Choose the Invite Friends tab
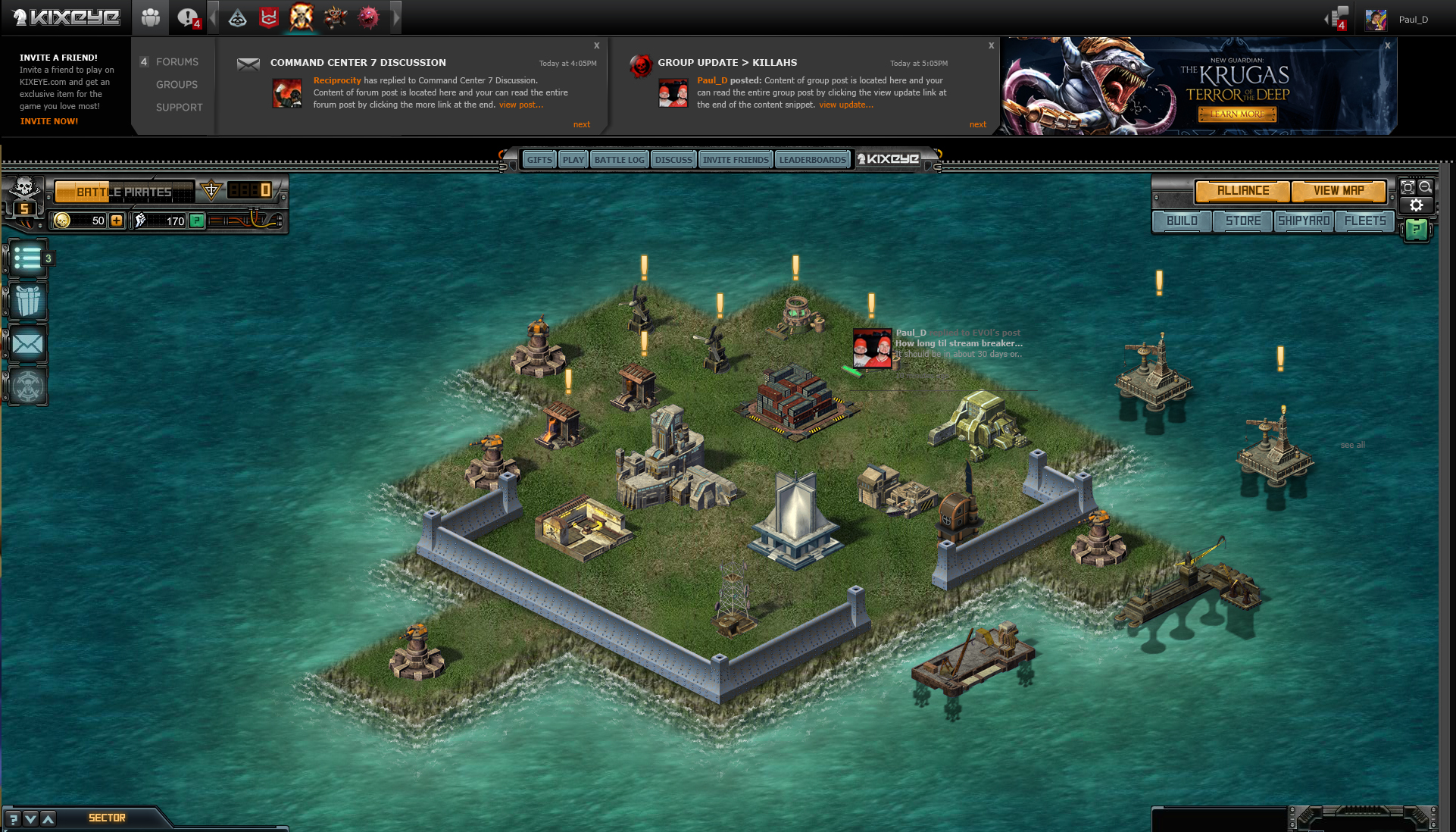1456x832 pixels. point(735,160)
